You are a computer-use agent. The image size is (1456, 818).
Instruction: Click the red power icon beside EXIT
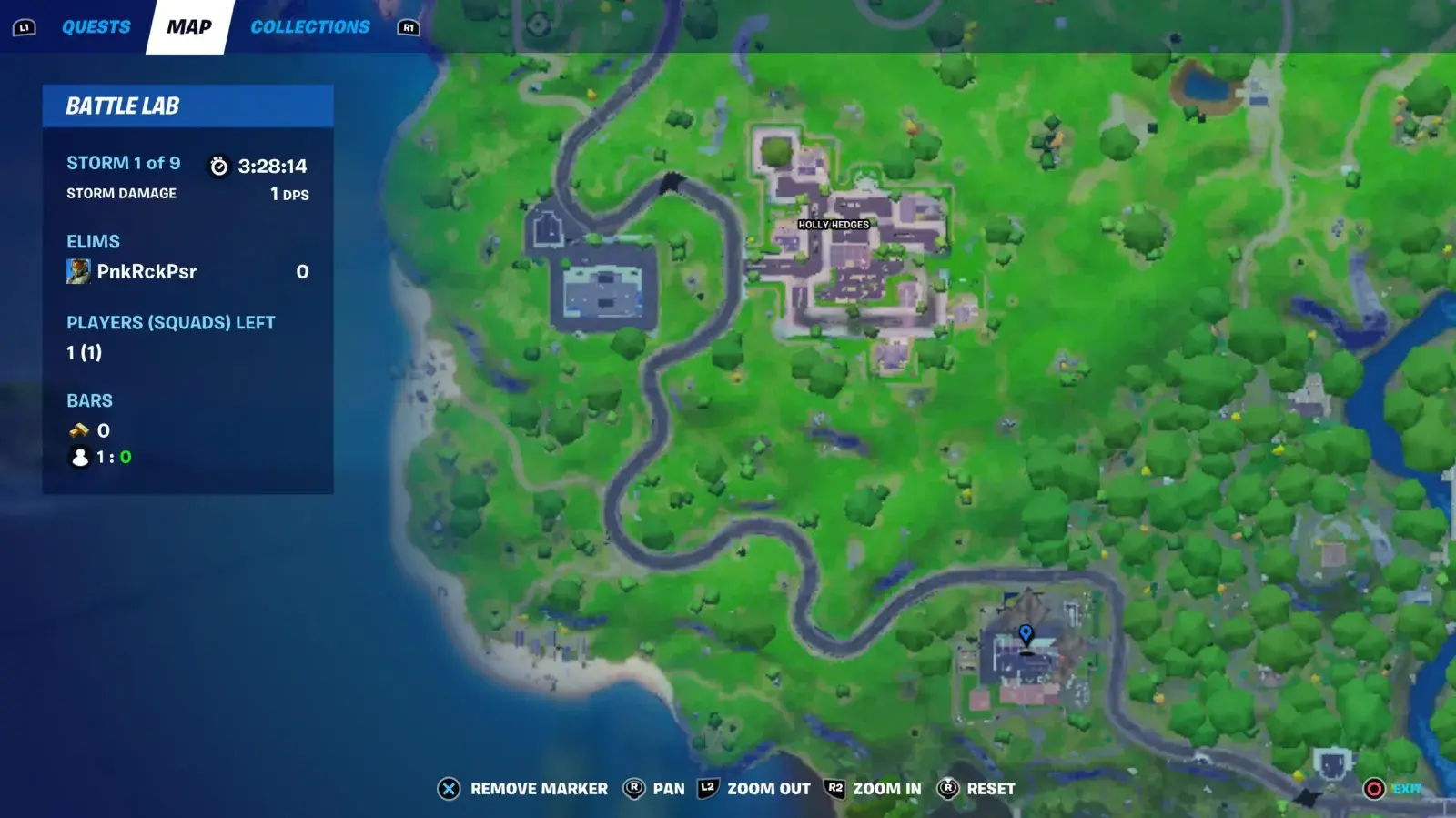point(1374,788)
